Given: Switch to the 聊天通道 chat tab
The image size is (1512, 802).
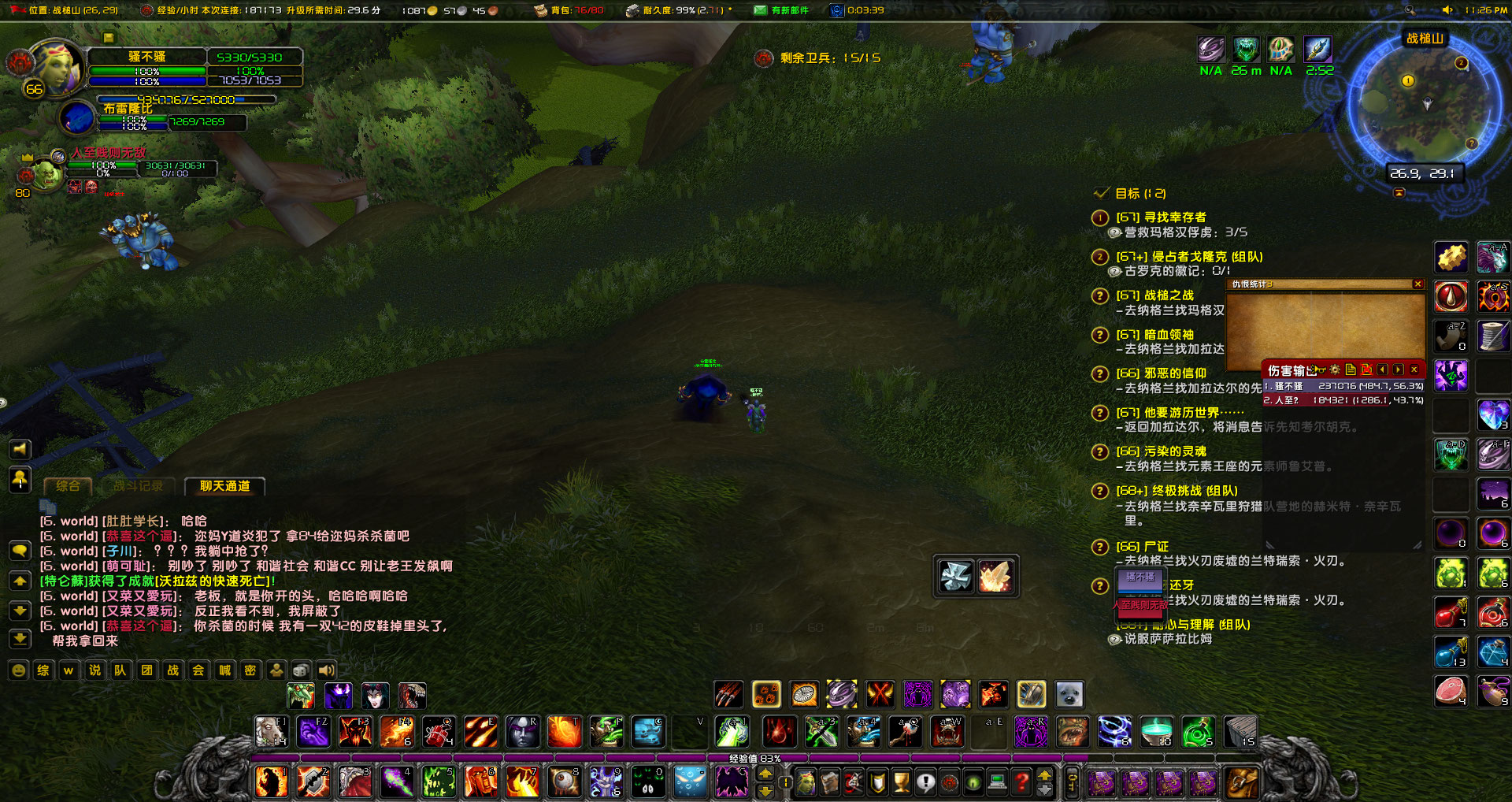Looking at the screenshot, I should point(224,486).
